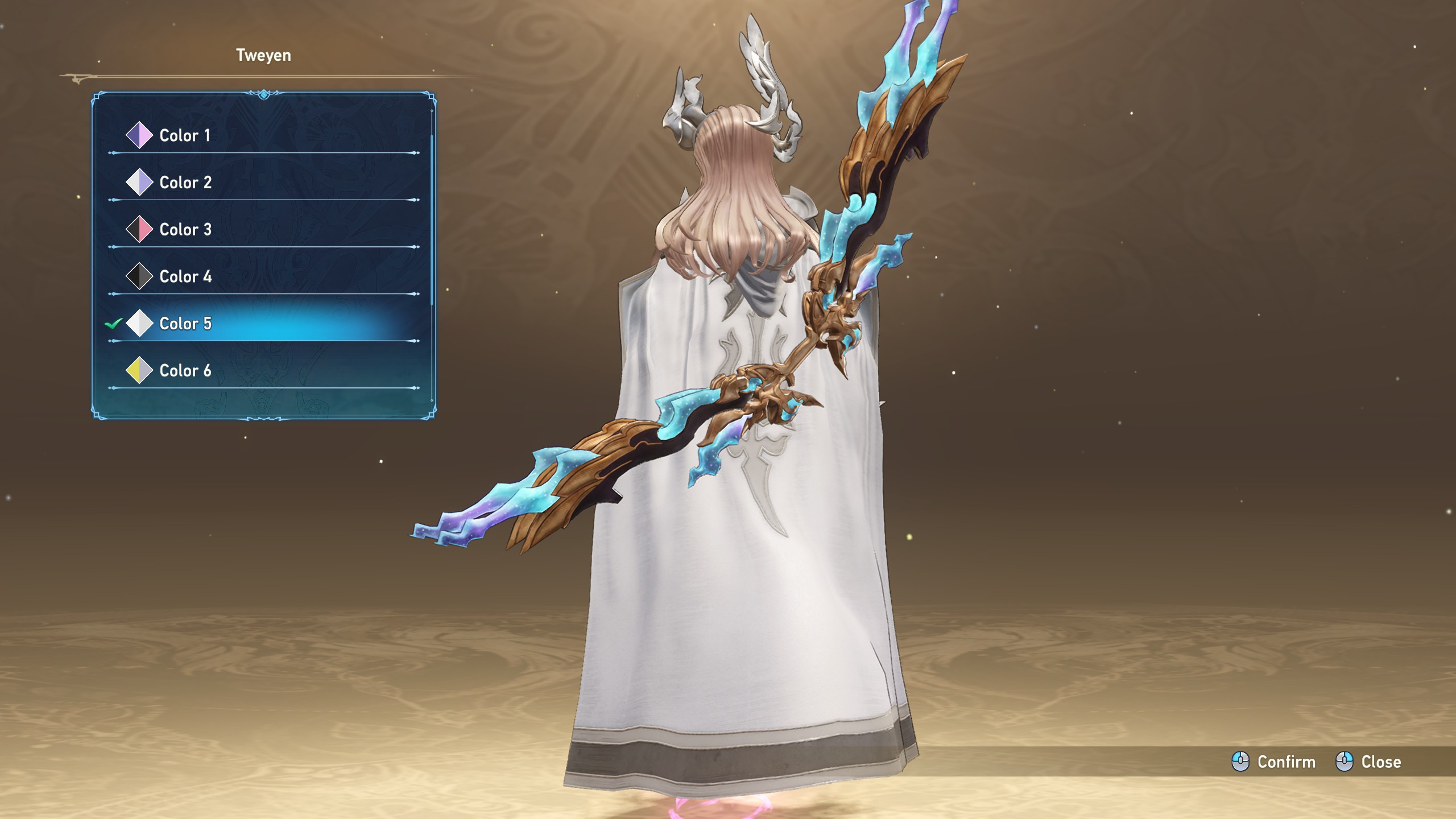Switch to Color 6 yellow option
This screenshot has width=1456, height=819.
(x=185, y=371)
